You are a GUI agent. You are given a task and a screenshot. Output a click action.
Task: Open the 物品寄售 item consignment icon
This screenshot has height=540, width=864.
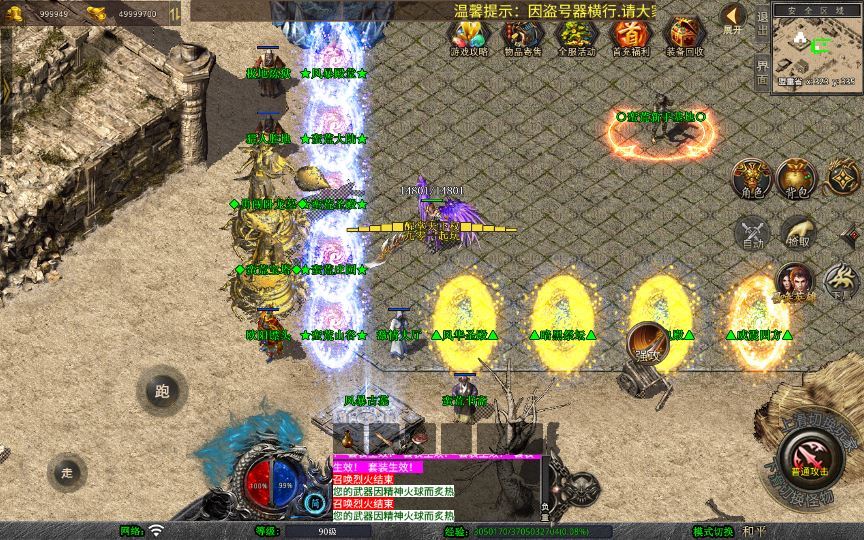522,37
